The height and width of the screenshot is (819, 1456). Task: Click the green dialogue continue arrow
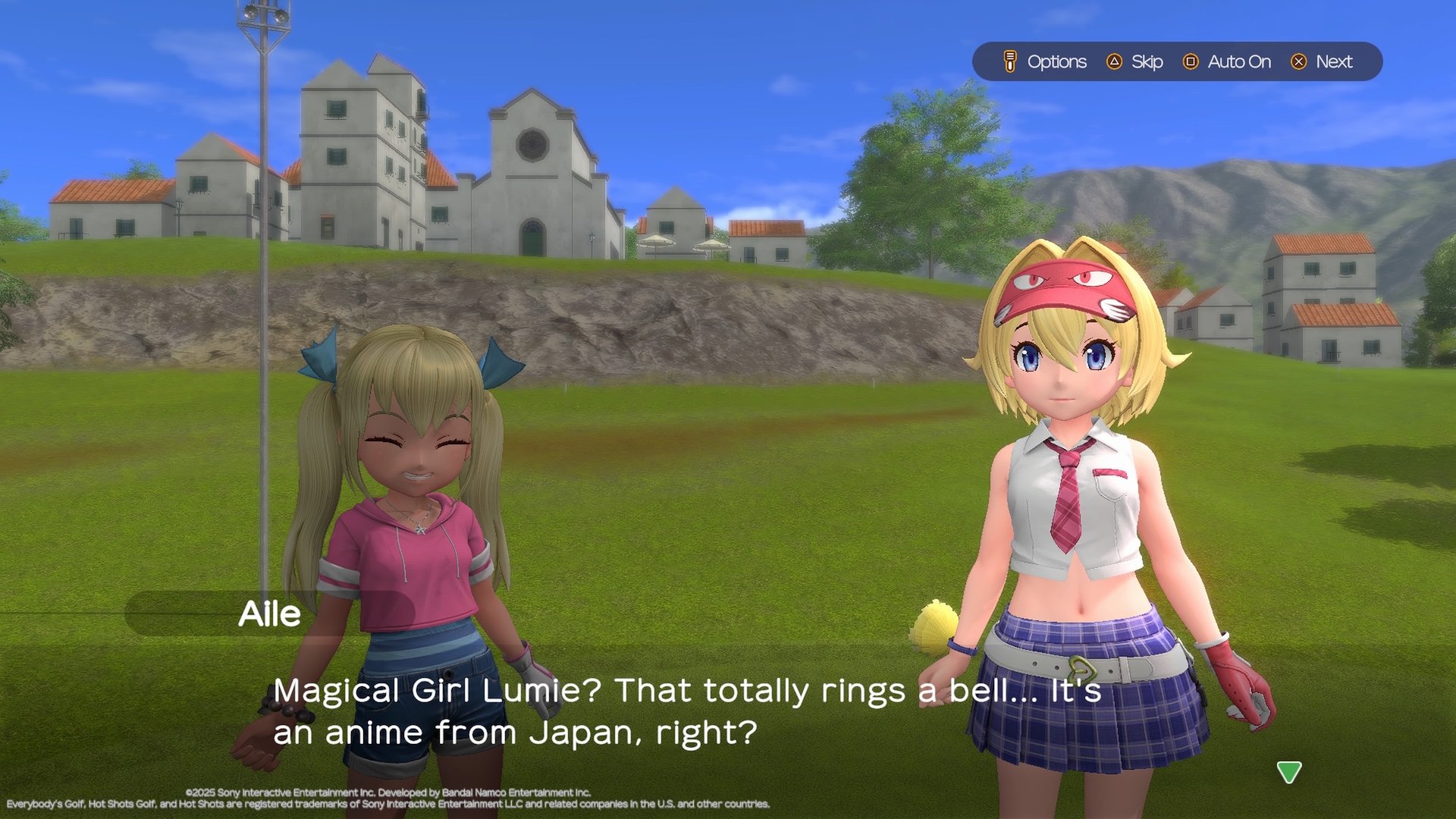click(1288, 772)
